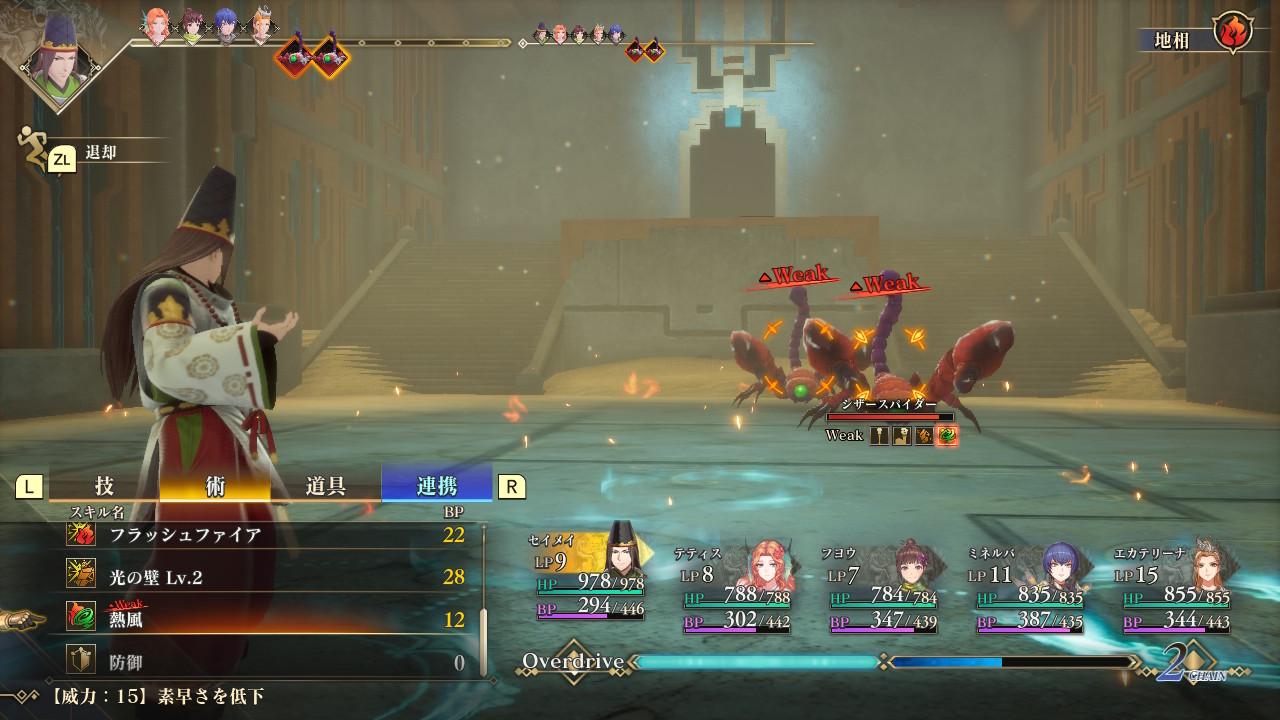Viewport: 1280px width, 720px height.
Task: Select セイメイ's party panel
Action: [590, 580]
